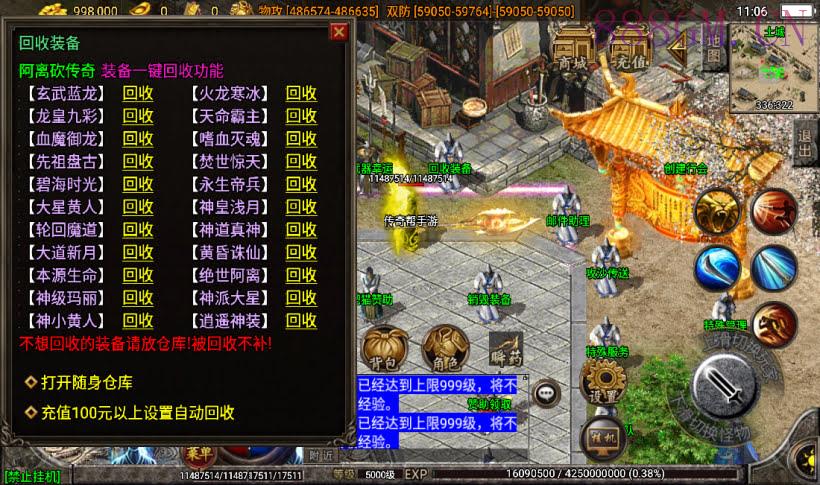Tap the 退出 exit button
Image resolution: width=820 pixels, height=485 pixels.
coord(805,145)
